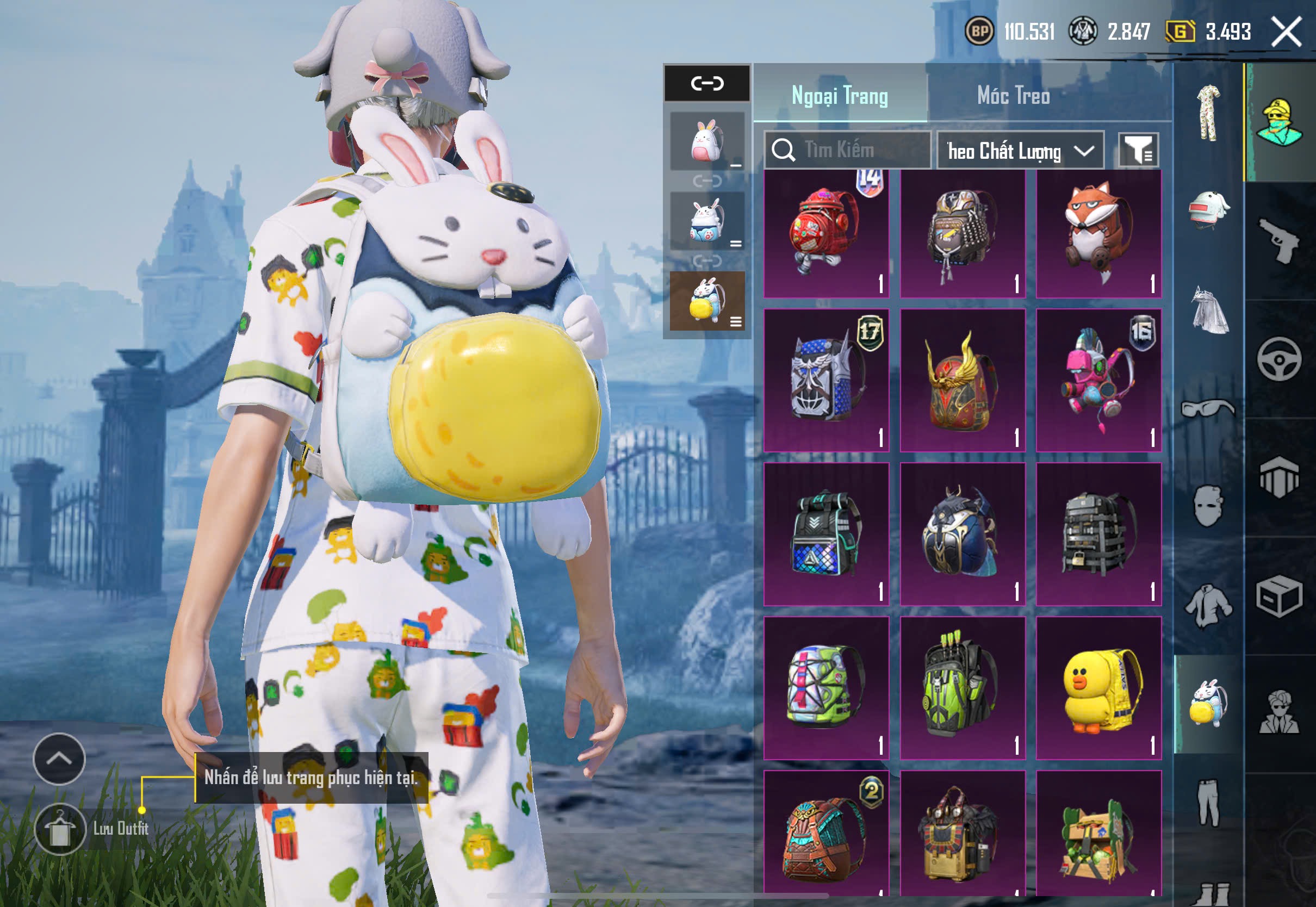
Task: Equip the red robot backpack with badge 14
Action: (825, 233)
